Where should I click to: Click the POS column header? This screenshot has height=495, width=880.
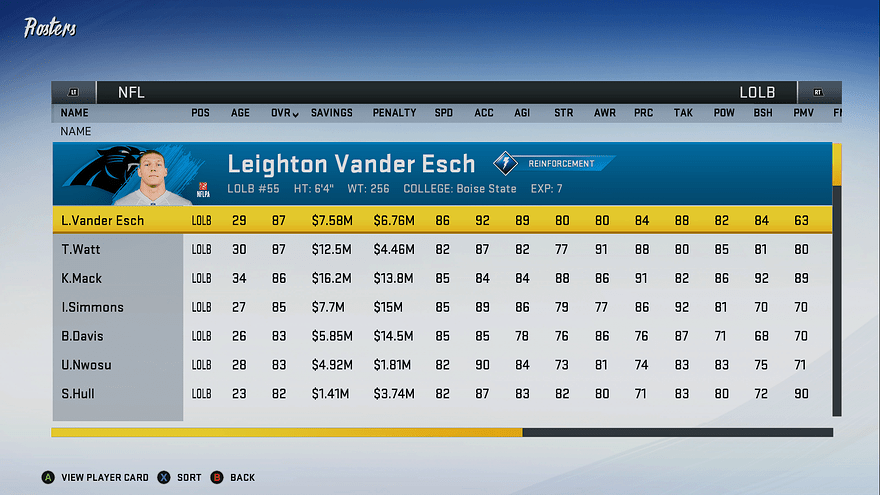pyautogui.click(x=200, y=113)
